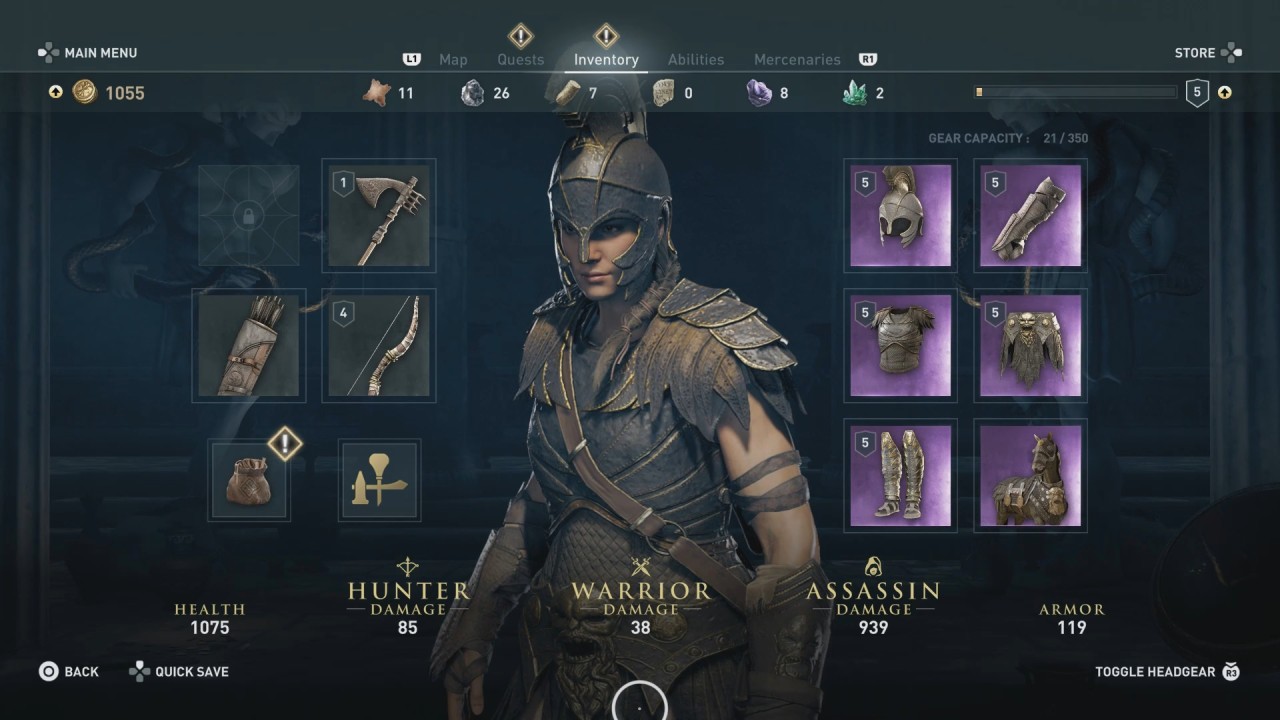Choose the leg greaves slot

tap(900, 476)
